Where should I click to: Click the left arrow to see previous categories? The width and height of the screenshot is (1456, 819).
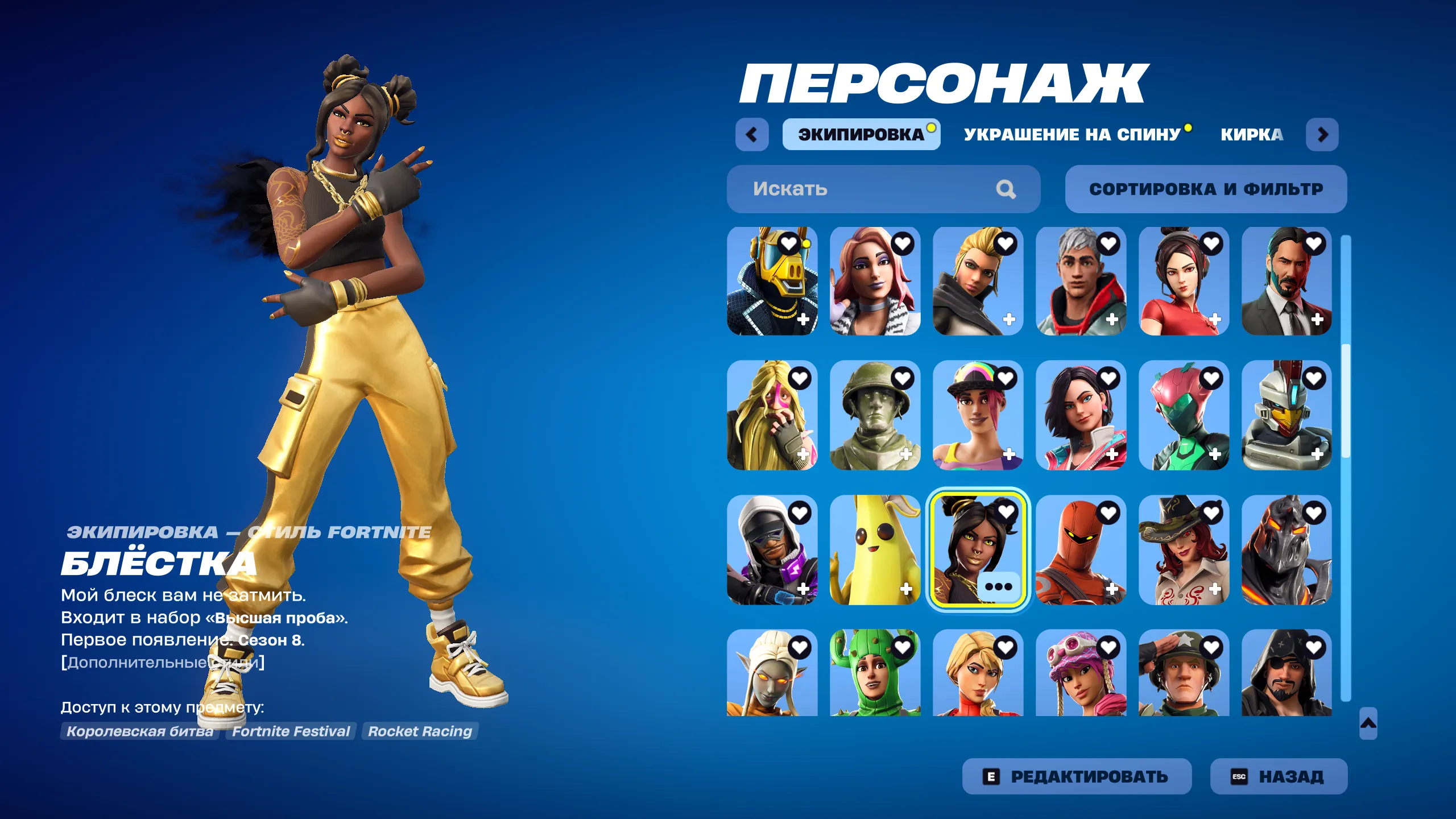coord(752,136)
